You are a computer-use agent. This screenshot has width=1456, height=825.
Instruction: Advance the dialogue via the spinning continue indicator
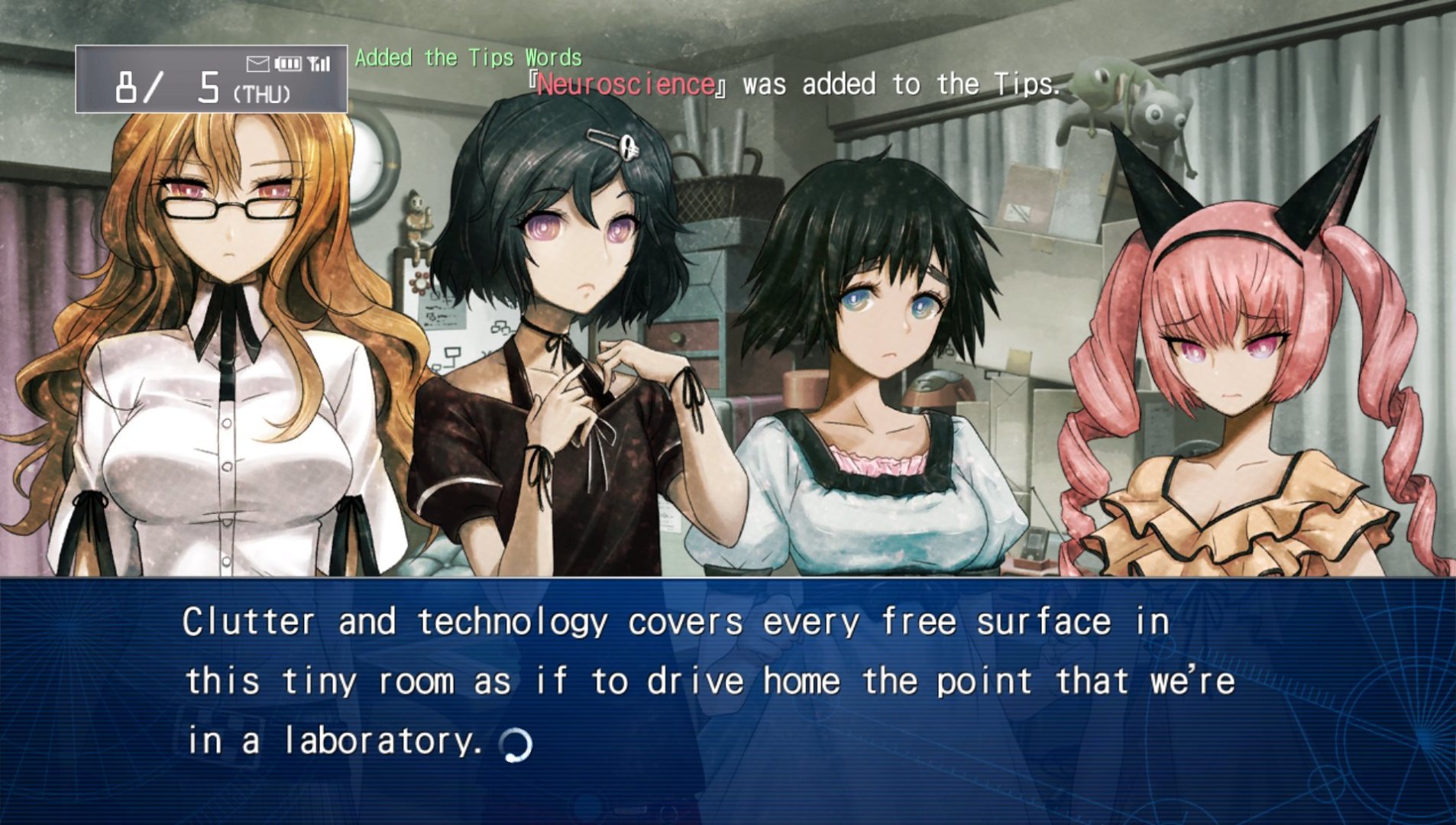[516, 744]
